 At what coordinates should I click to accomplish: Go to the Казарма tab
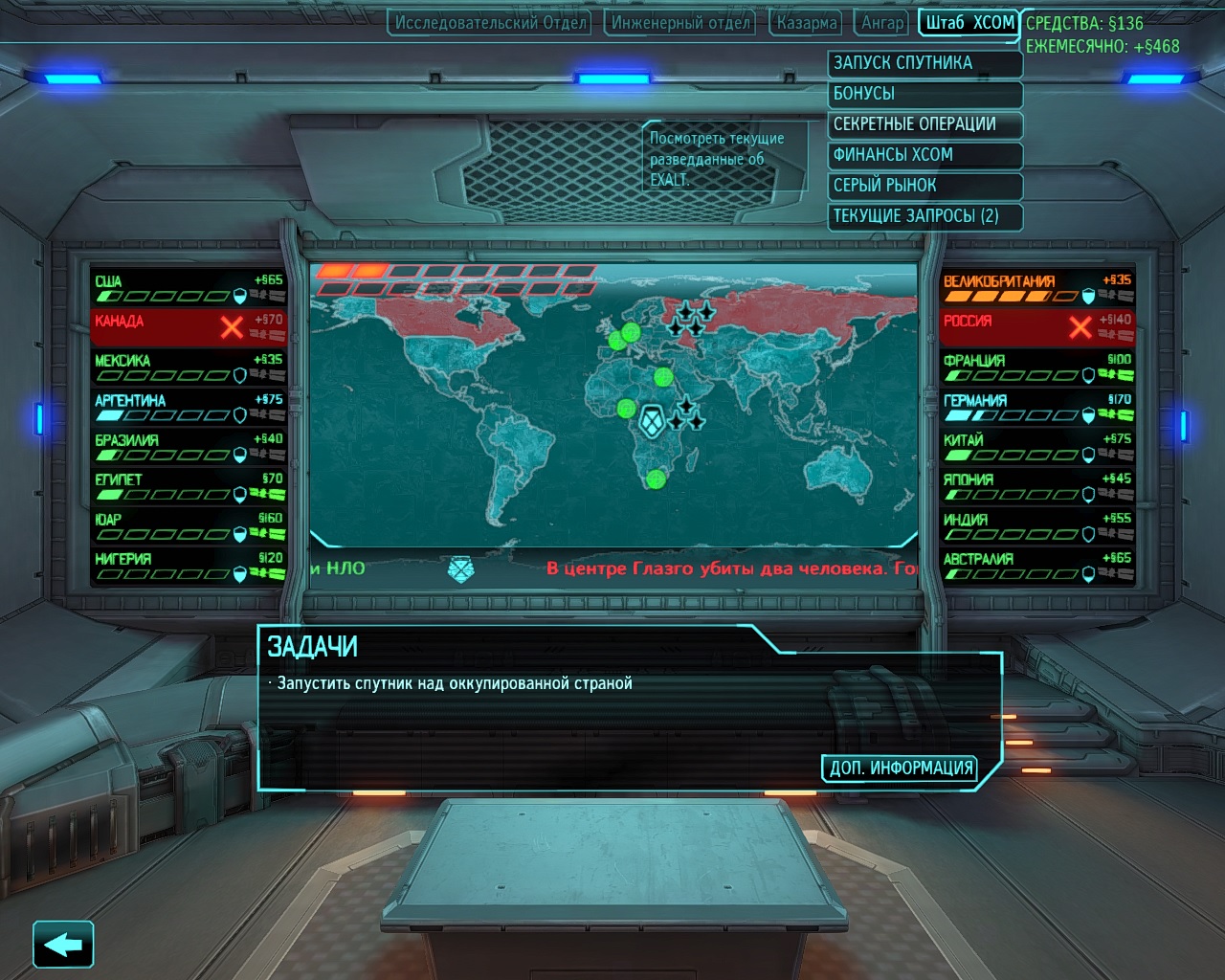[x=806, y=22]
